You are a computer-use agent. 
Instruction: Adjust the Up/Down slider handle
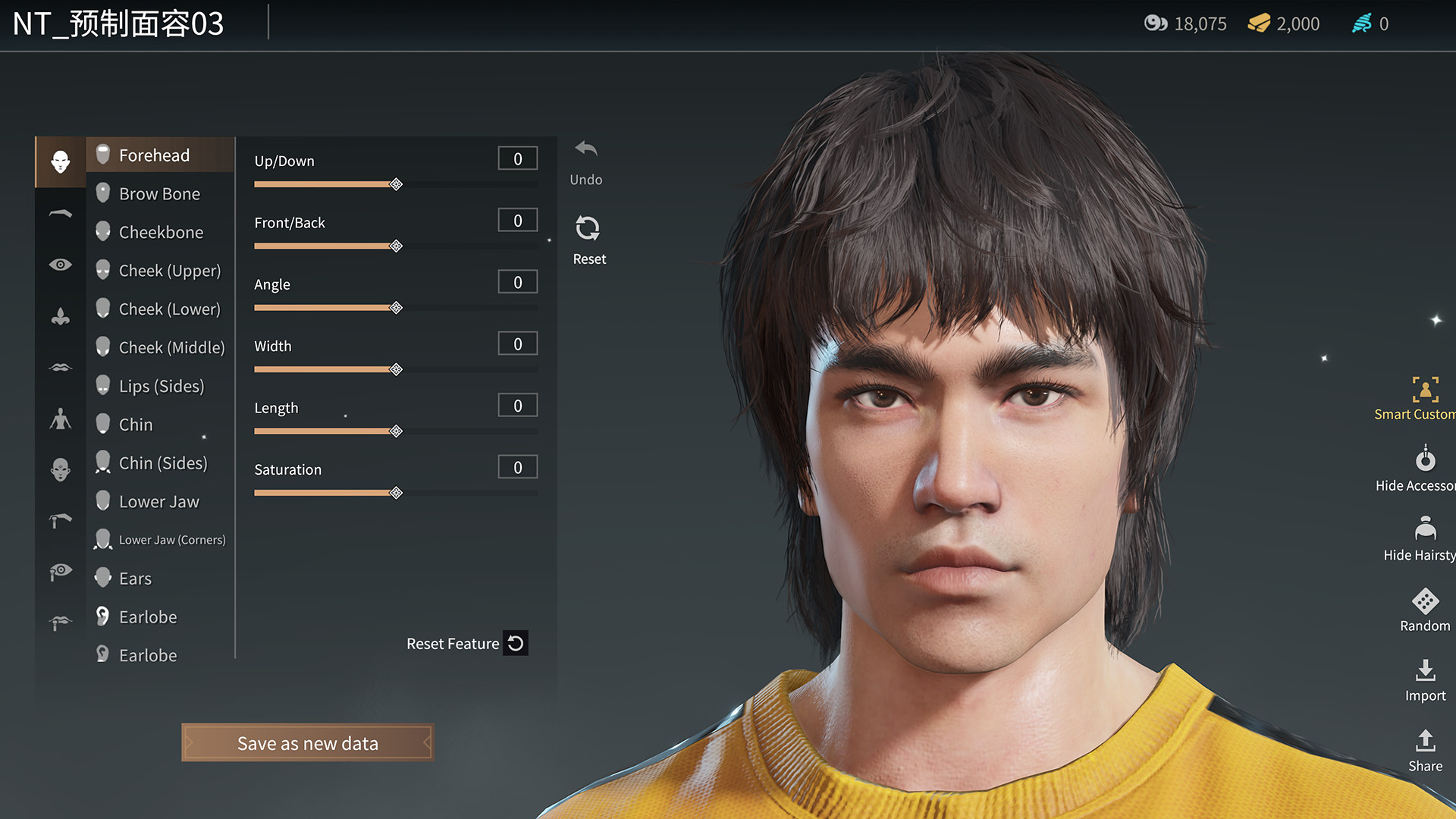tap(396, 184)
